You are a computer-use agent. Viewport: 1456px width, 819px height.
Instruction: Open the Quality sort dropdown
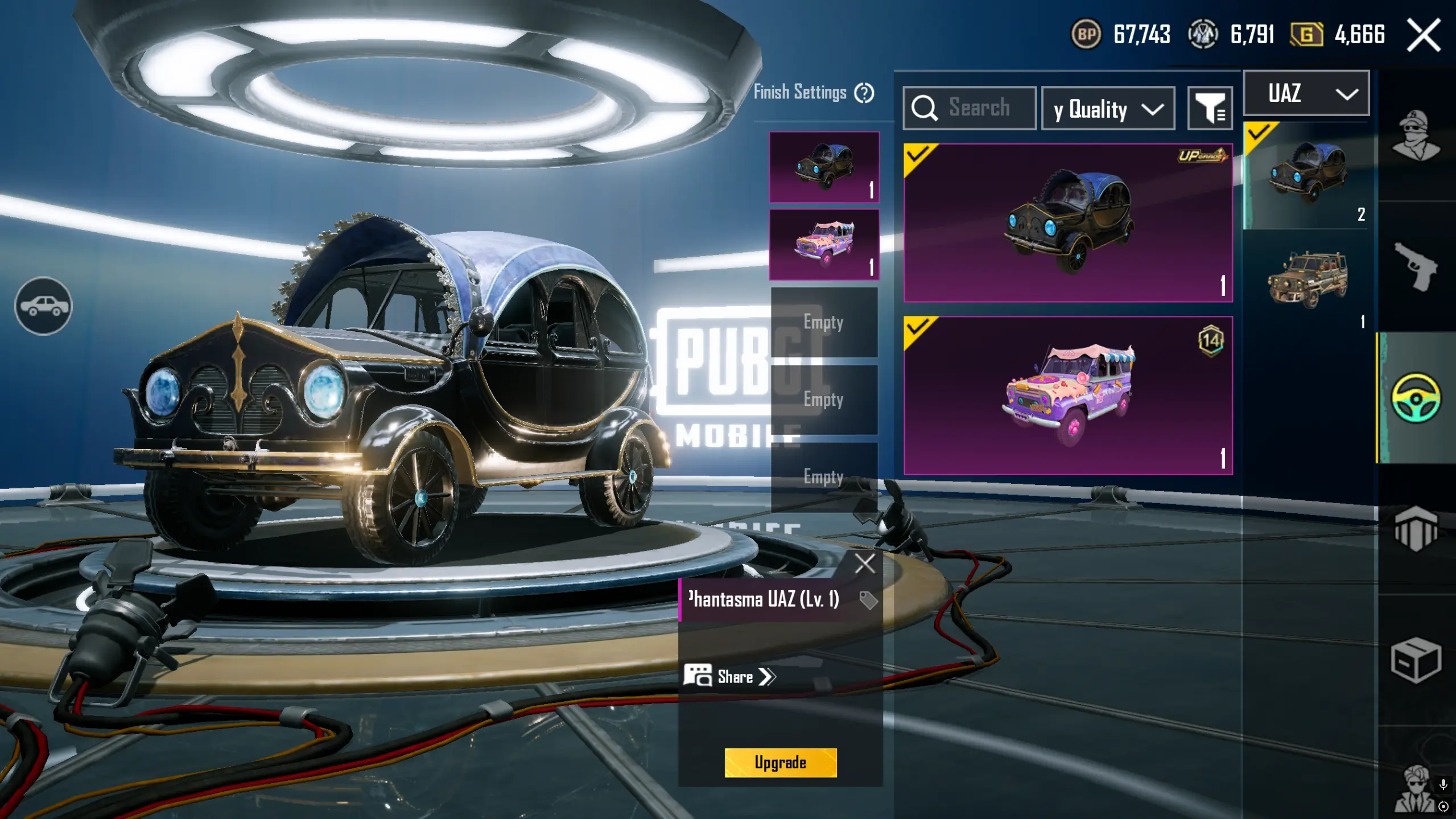pos(1108,109)
